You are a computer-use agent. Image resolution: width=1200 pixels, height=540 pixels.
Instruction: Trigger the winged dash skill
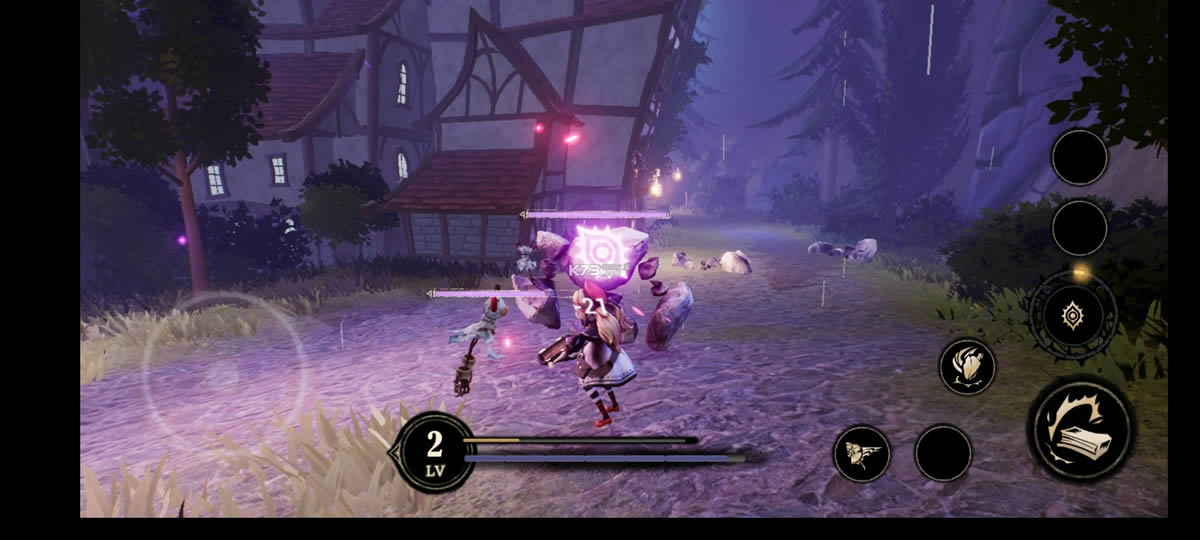tap(862, 453)
